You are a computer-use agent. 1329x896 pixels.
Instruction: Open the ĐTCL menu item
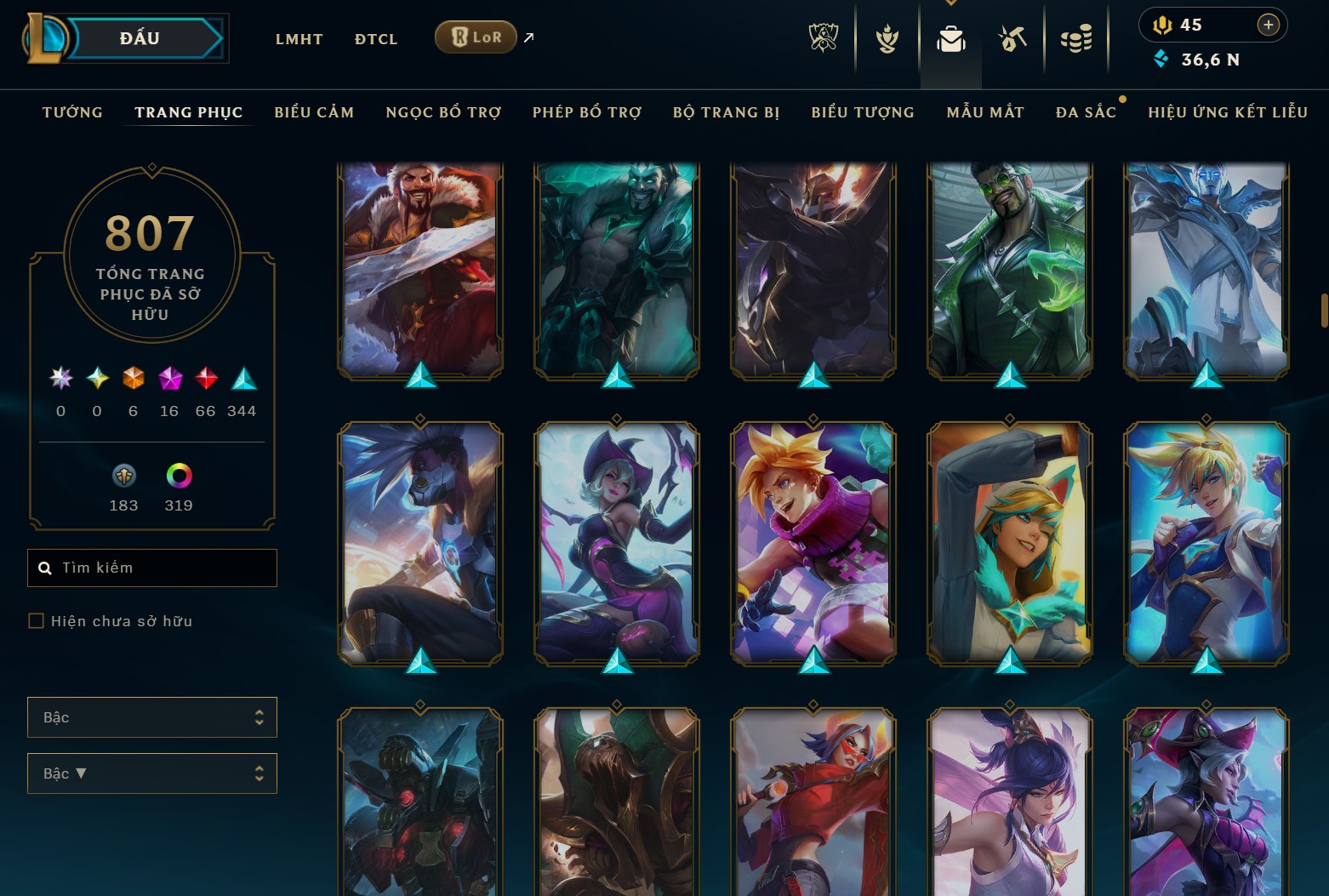(374, 38)
